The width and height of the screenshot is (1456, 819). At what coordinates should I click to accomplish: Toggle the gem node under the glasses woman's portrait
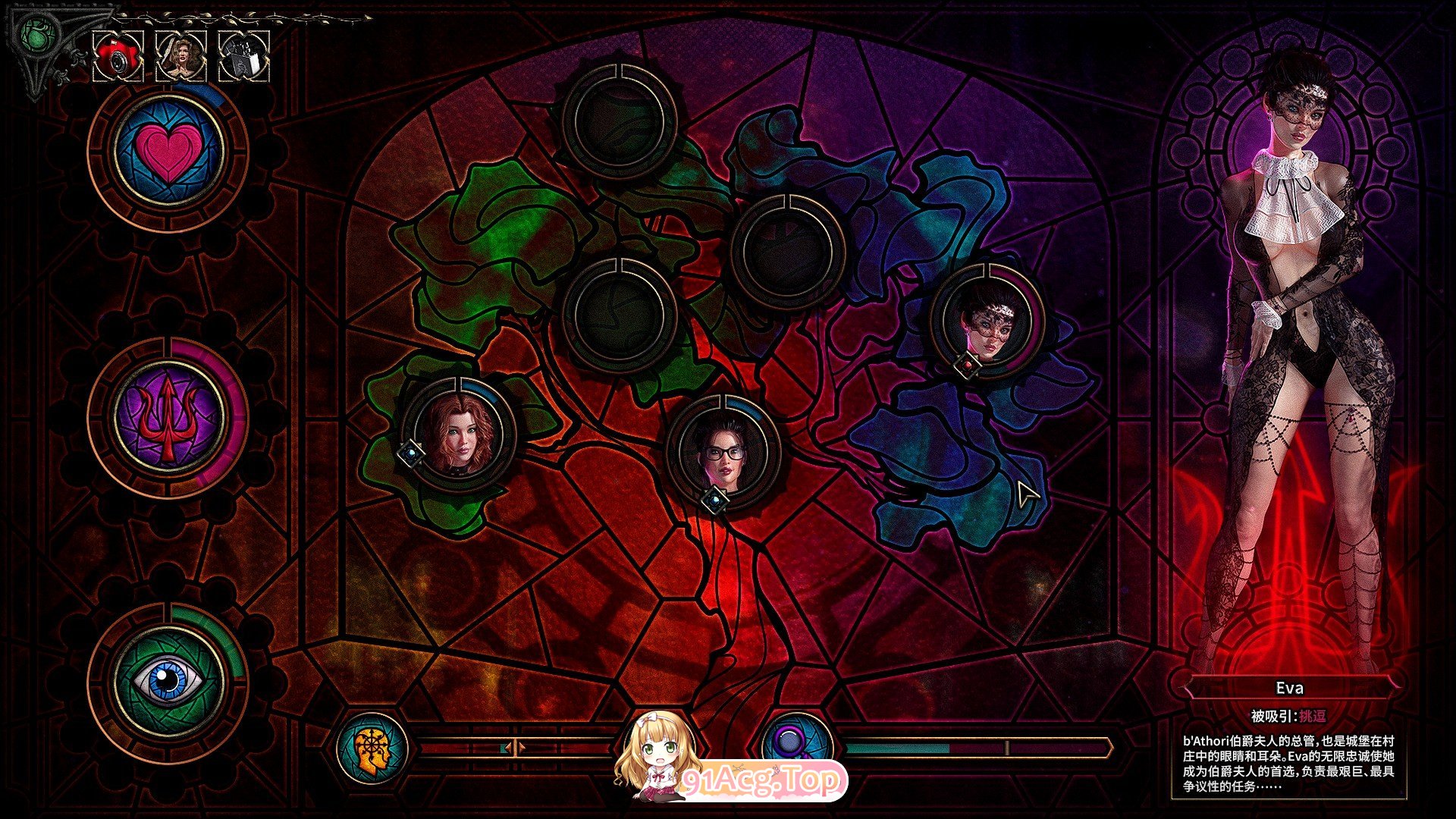click(x=715, y=500)
